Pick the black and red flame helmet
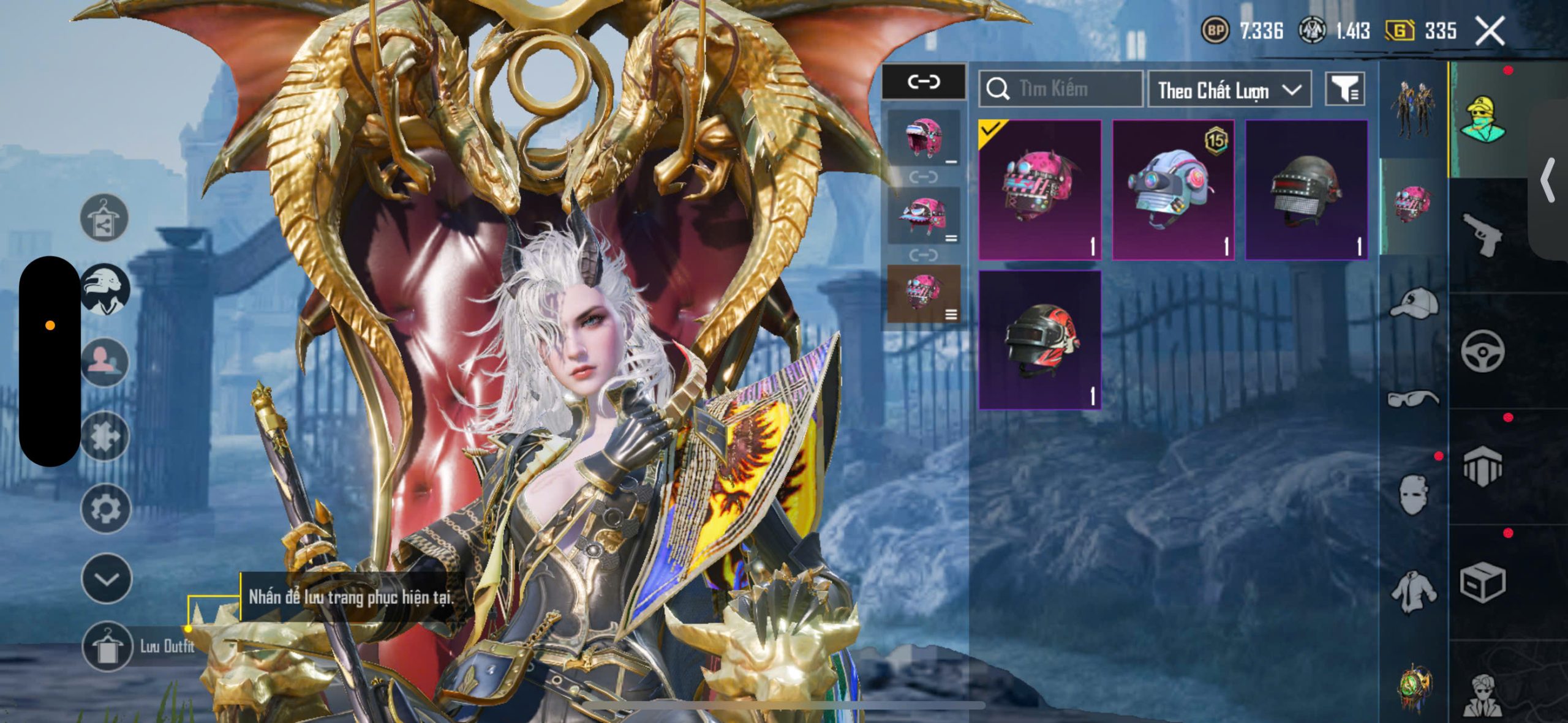This screenshot has width=1568, height=723. 1039,340
